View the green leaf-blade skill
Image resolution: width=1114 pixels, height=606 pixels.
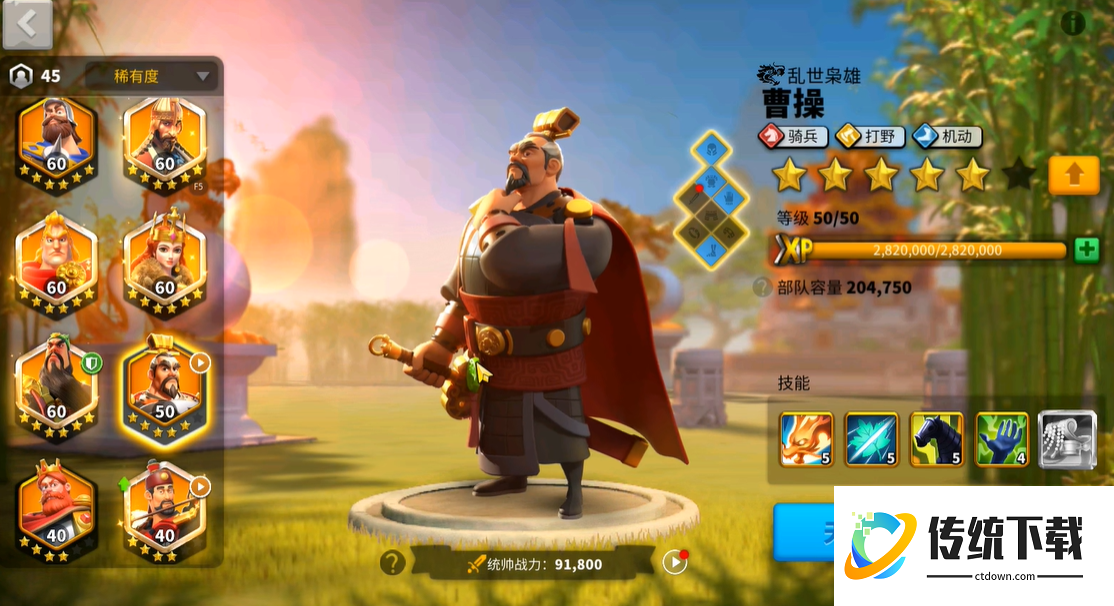871,439
